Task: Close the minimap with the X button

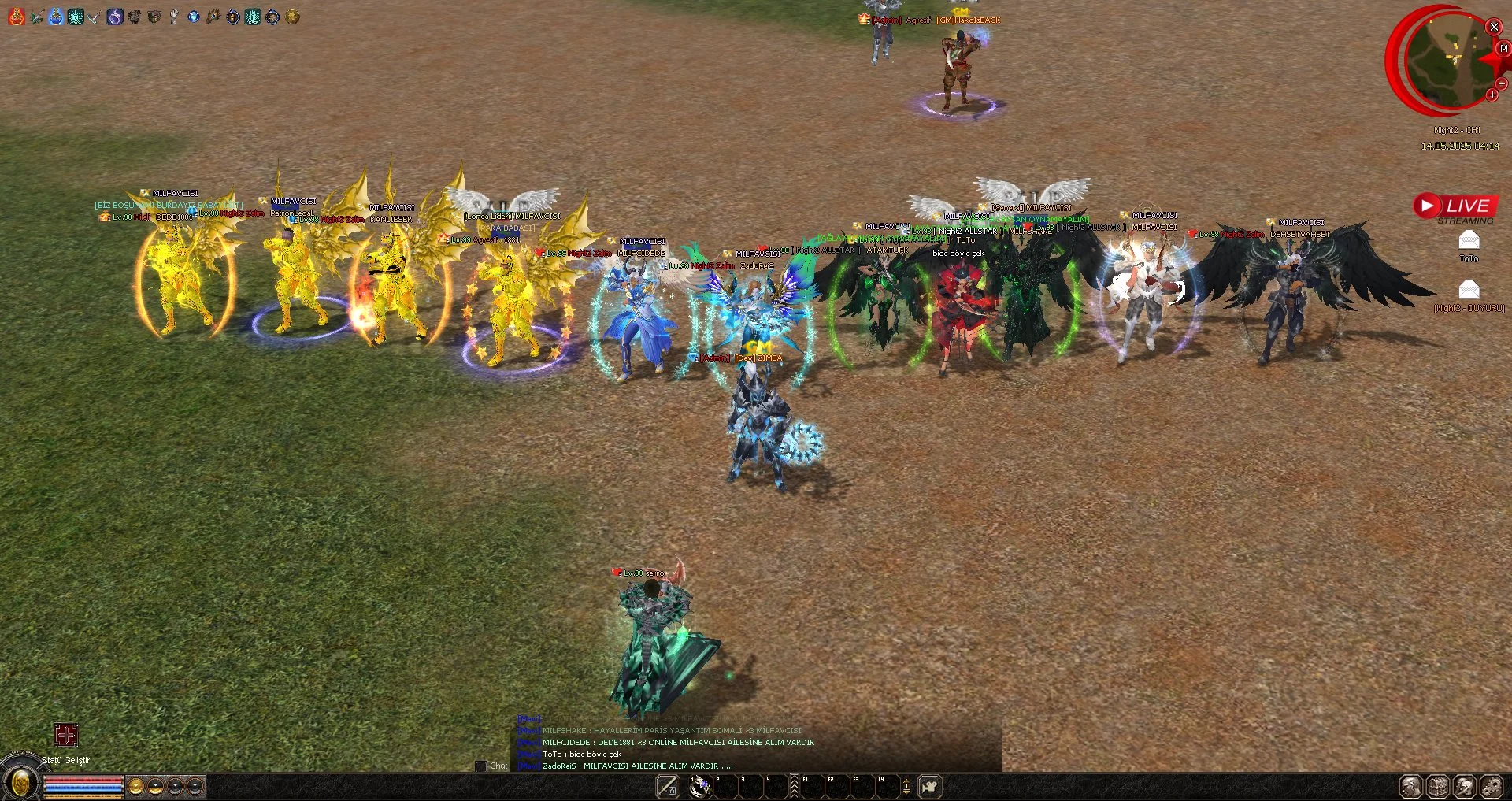Action: (1493, 27)
